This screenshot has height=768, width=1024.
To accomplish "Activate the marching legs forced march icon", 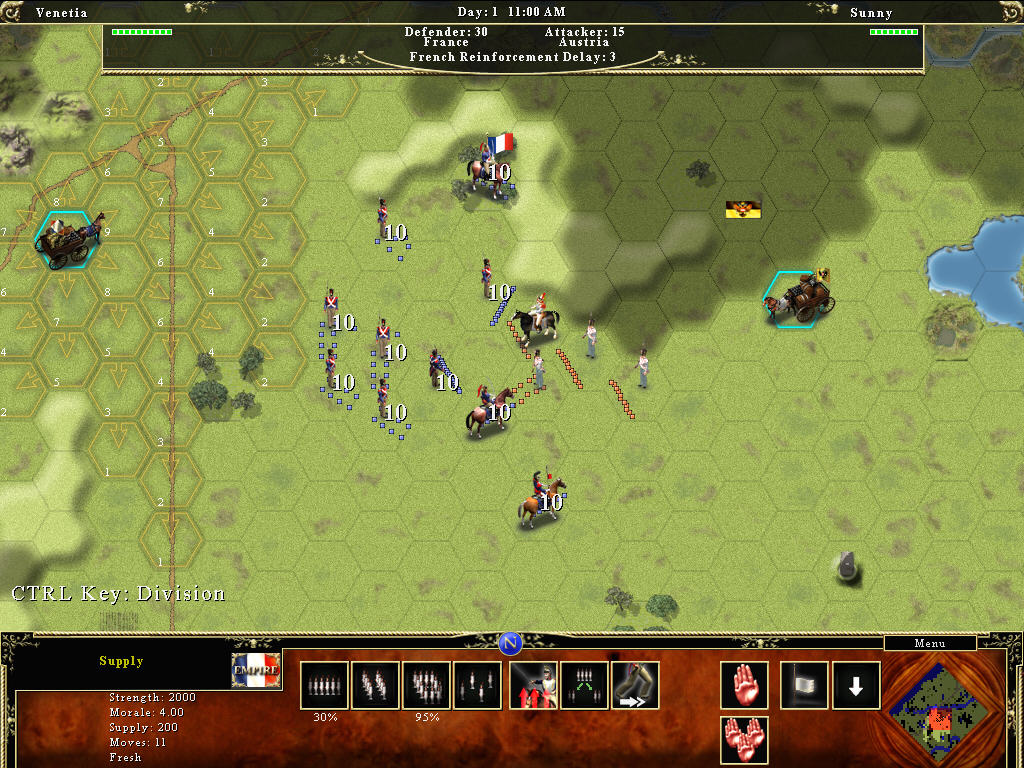I will 635,685.
